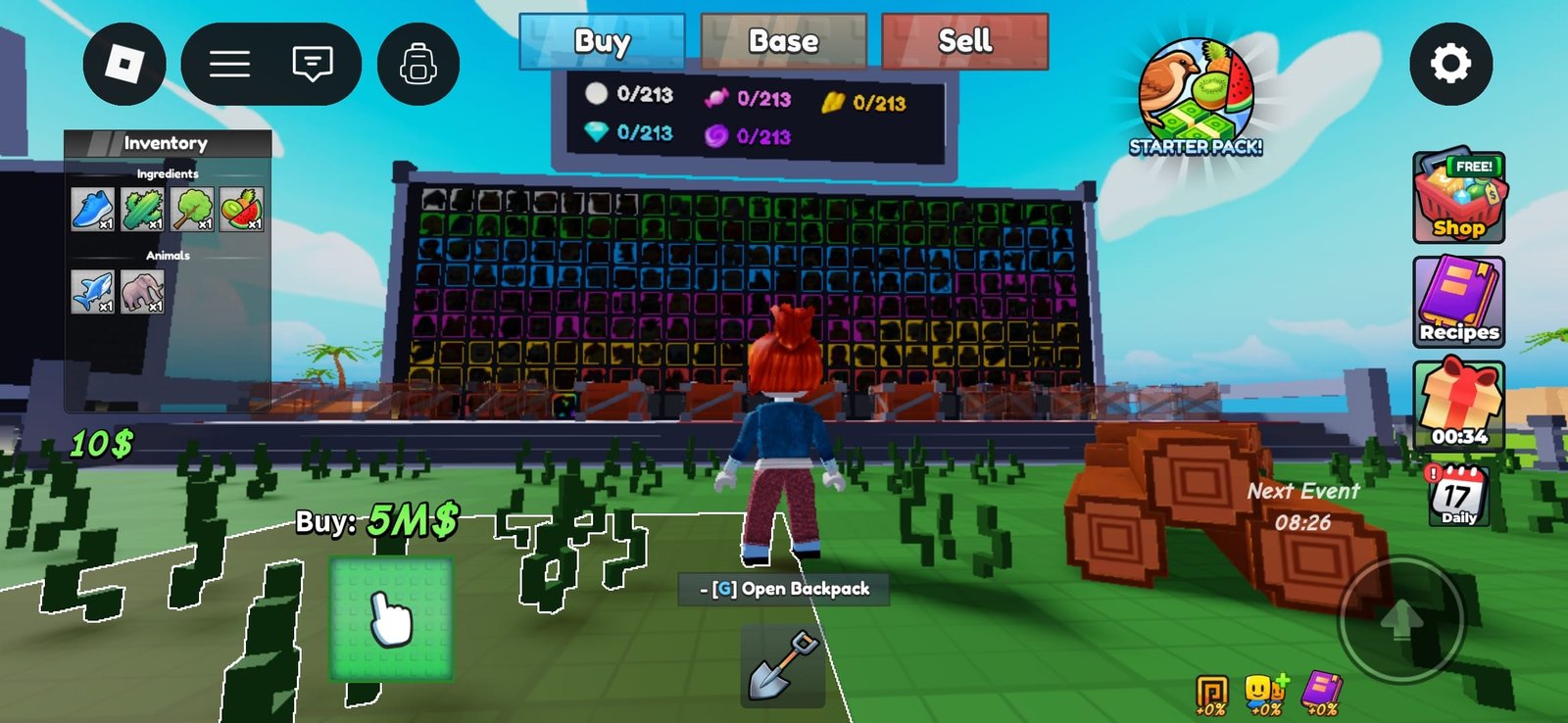Tap the jump arrow button
Viewport: 1568px width, 723px height.
click(x=1401, y=619)
